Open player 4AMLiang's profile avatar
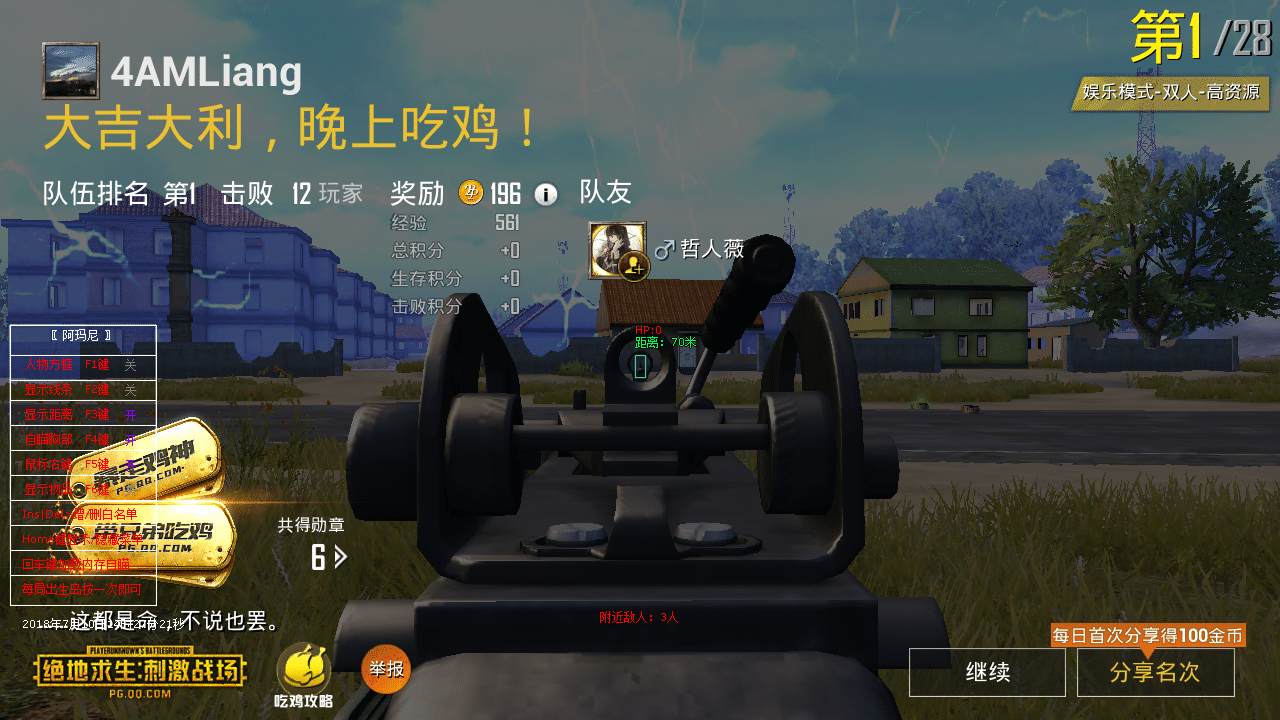This screenshot has height=720, width=1280. pos(70,72)
